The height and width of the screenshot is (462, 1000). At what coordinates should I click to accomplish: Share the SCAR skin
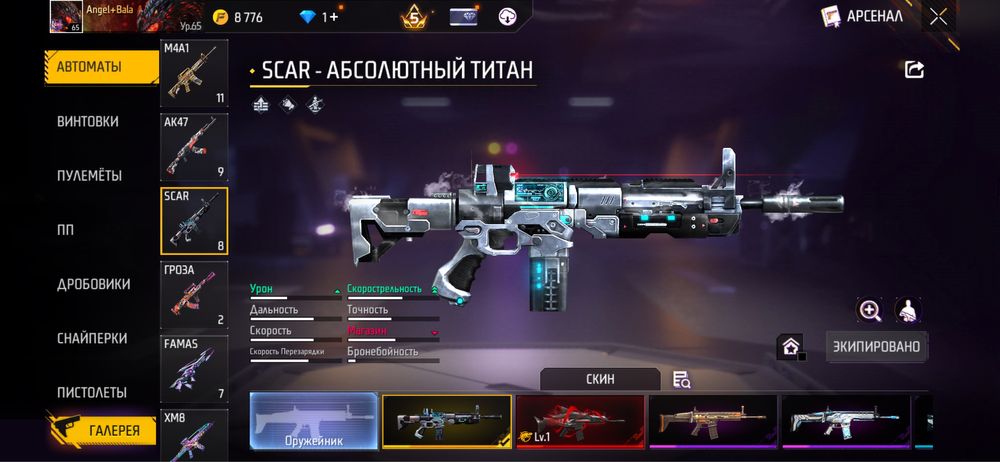tap(914, 69)
